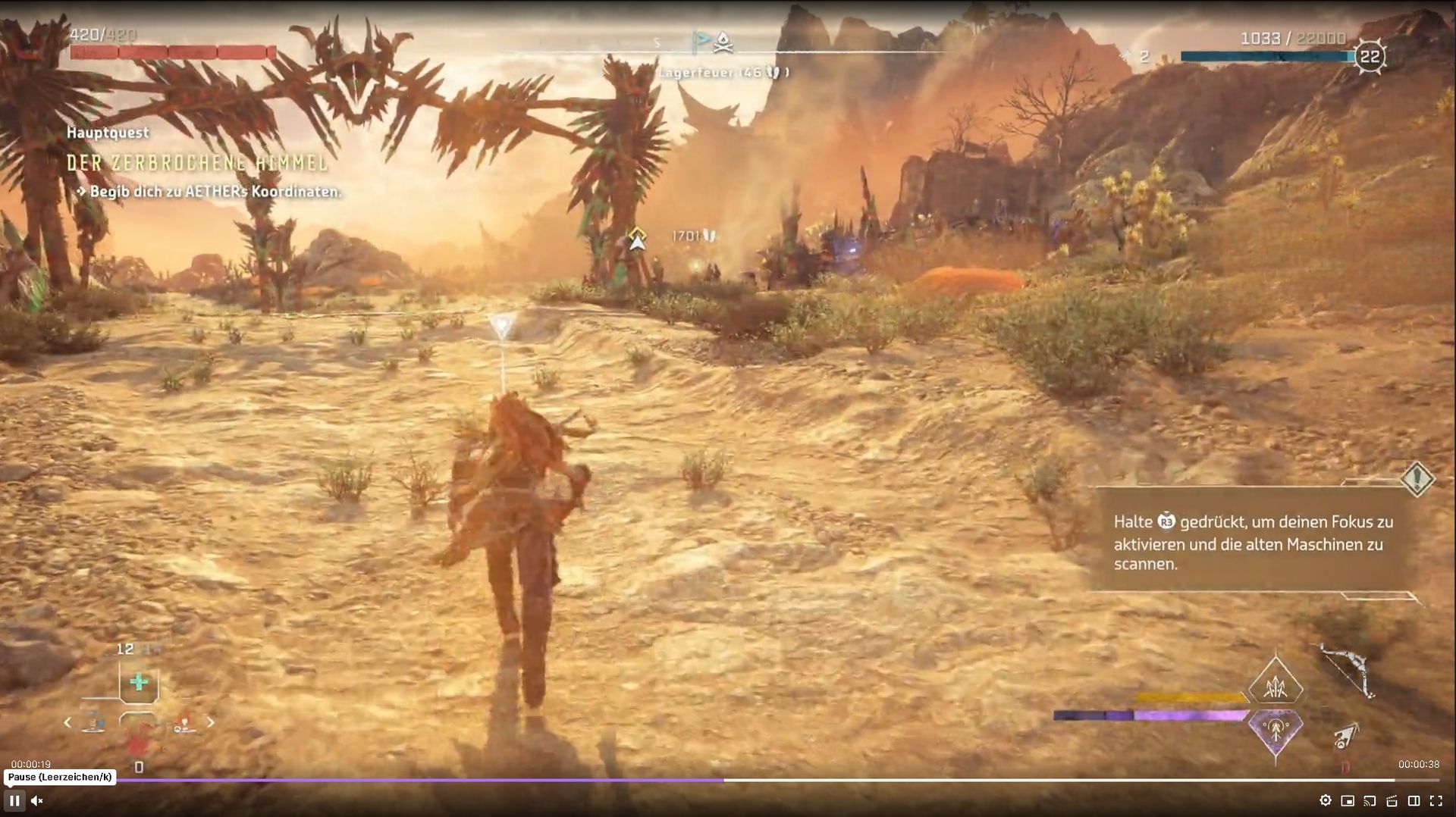Click the quest waypoint marker near 170 distance
Viewport: 1456px width, 817px height.
coord(637,239)
